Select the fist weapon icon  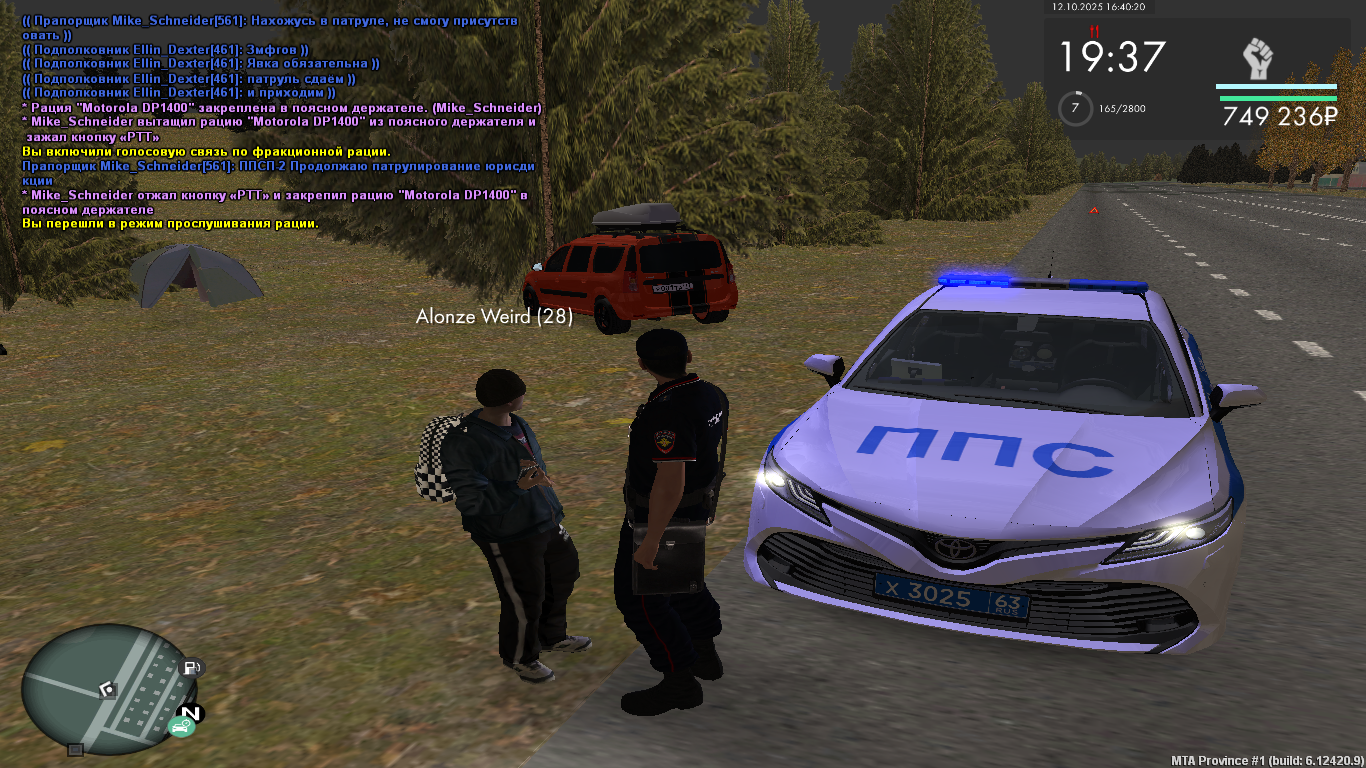1257,59
